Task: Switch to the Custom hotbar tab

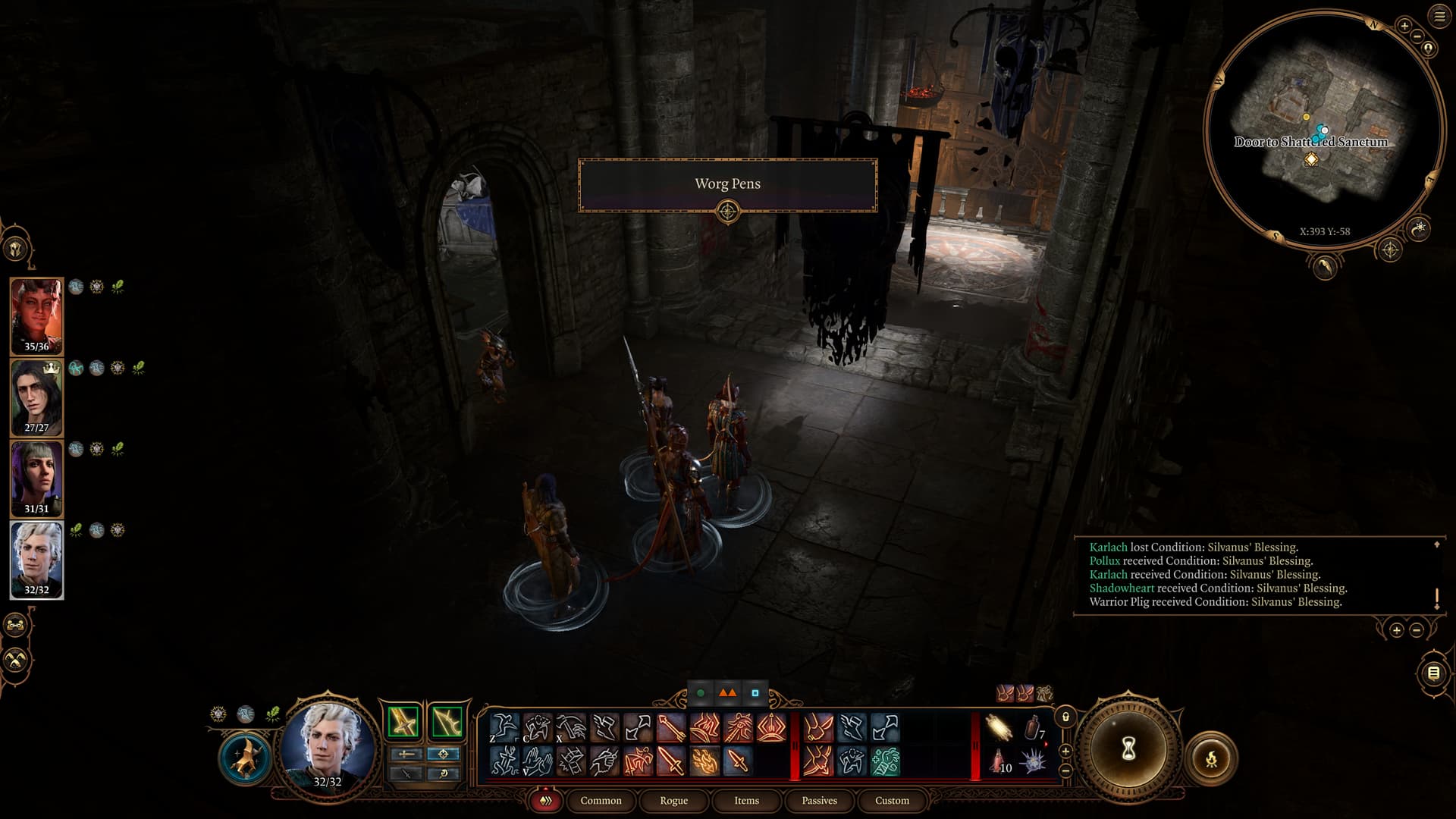Action: [x=892, y=801]
